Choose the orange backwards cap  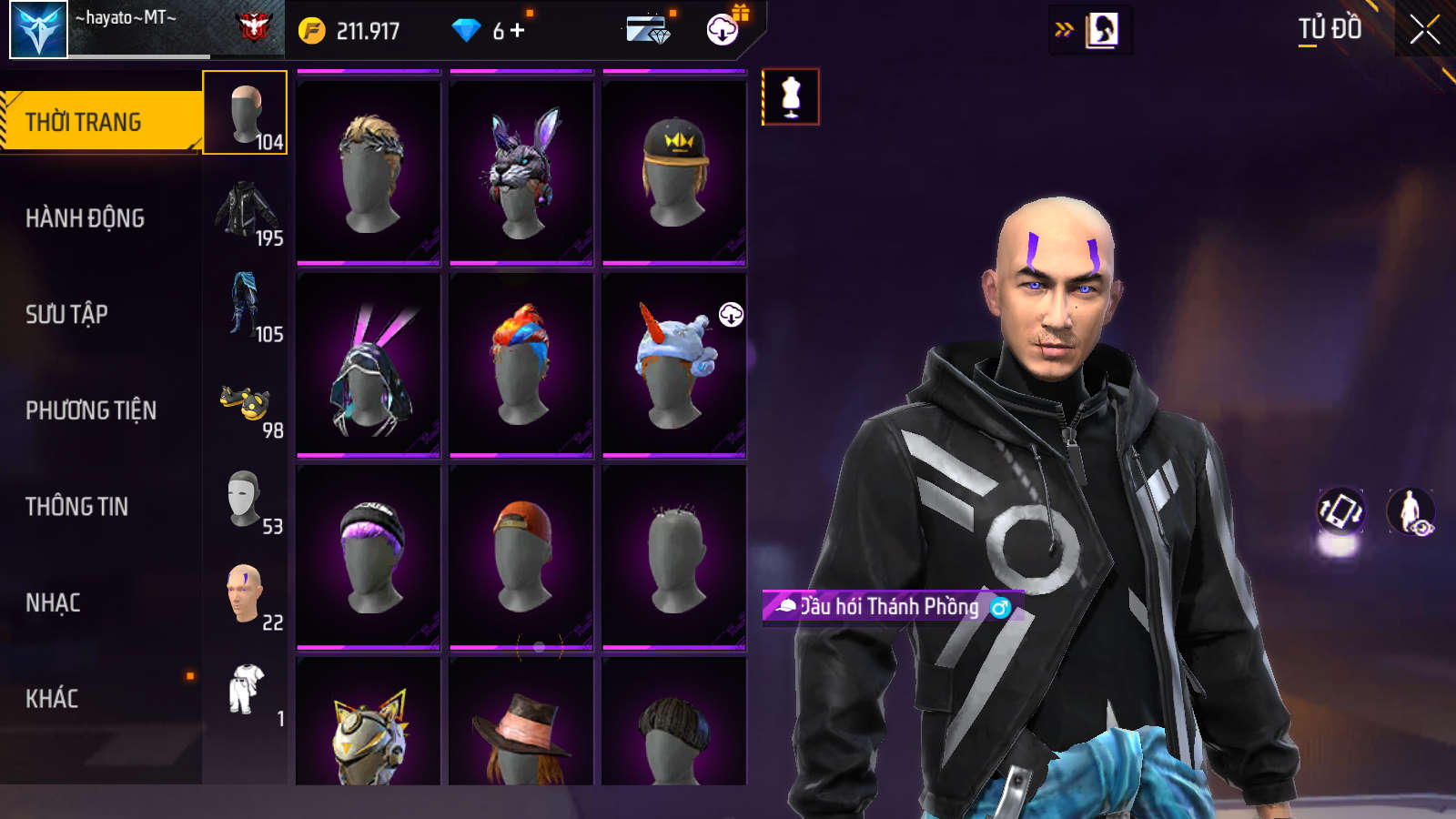point(521,557)
